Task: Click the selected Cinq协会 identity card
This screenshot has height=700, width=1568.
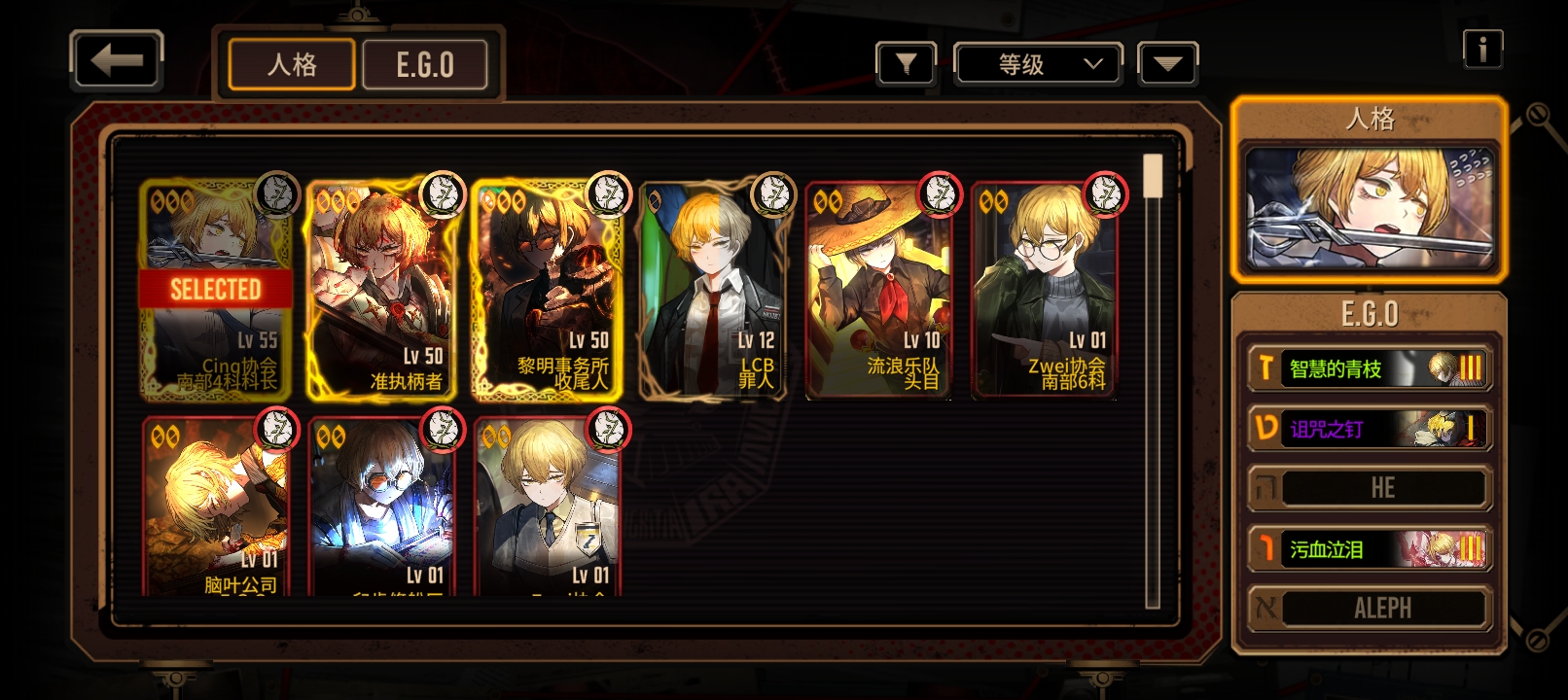Action: [x=215, y=292]
